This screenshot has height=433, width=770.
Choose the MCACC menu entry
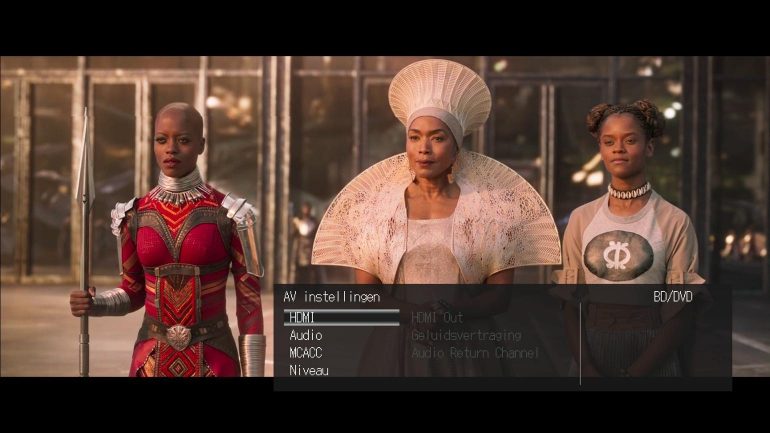[x=305, y=353]
